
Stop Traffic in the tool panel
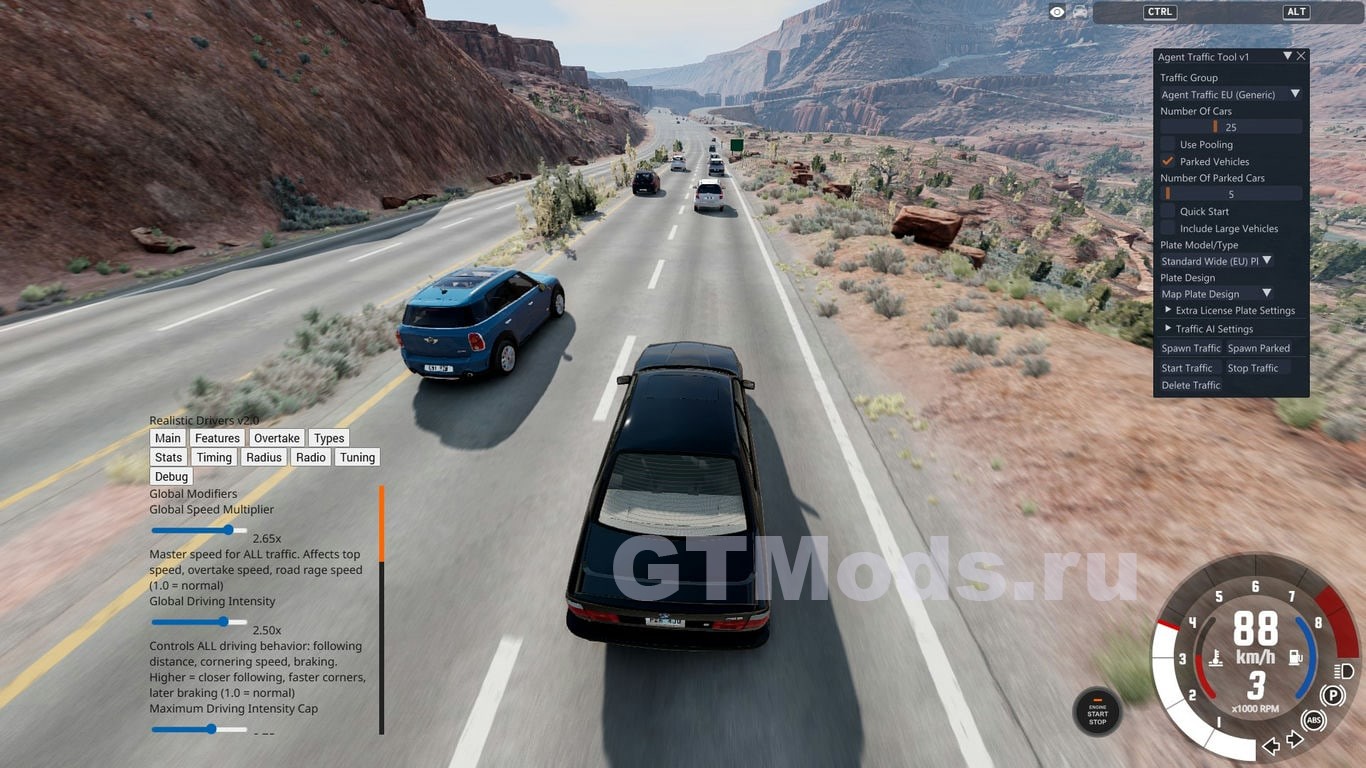click(x=1253, y=368)
